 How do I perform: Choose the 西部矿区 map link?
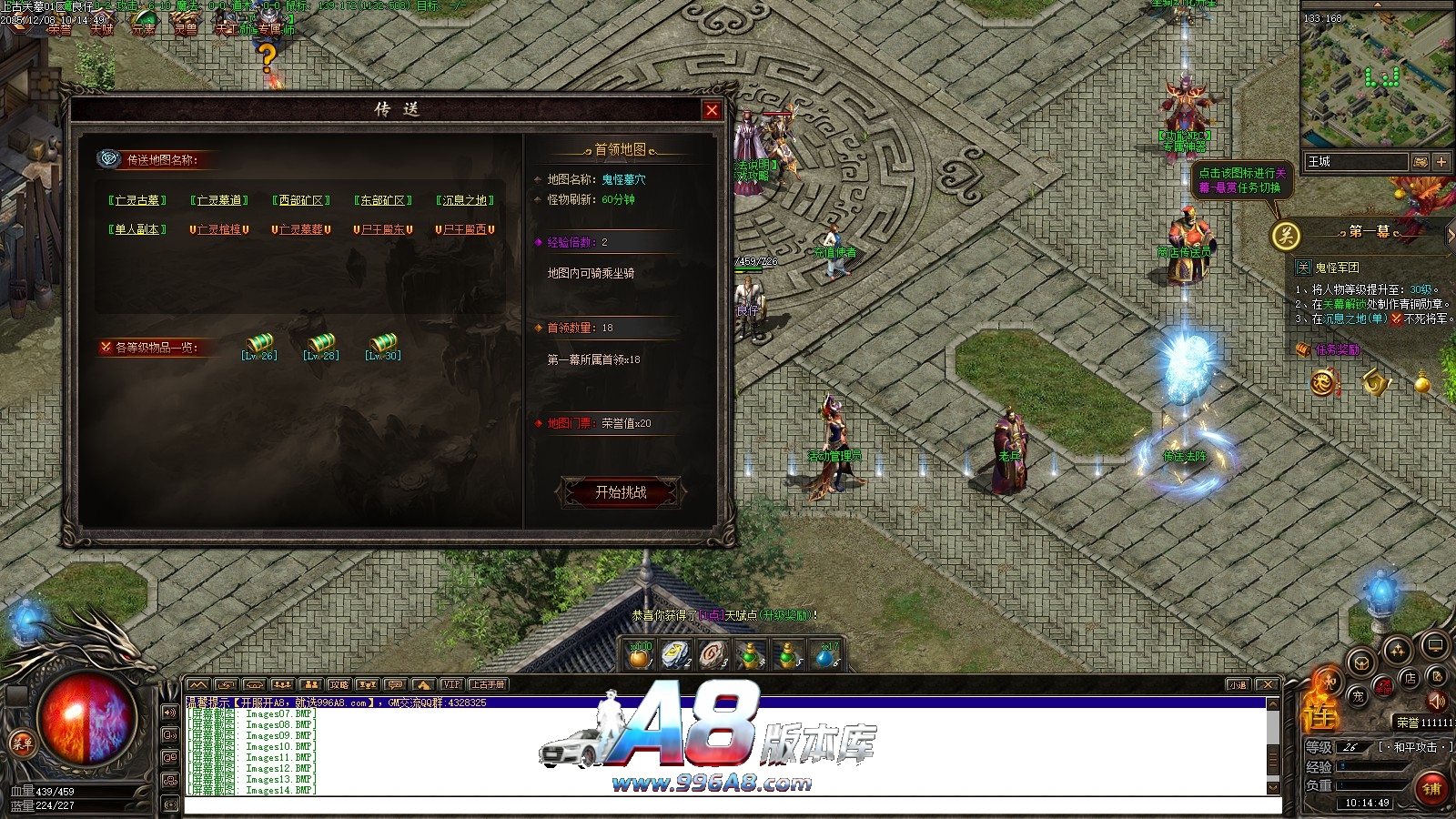[301, 200]
